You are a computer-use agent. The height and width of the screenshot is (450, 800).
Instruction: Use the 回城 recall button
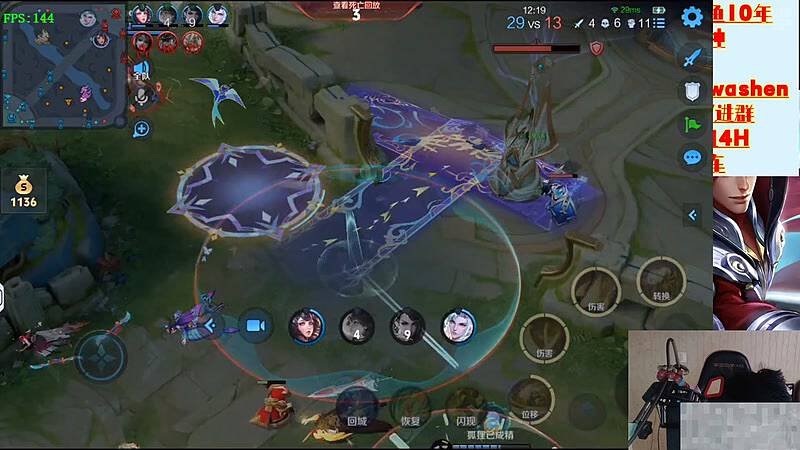click(356, 405)
